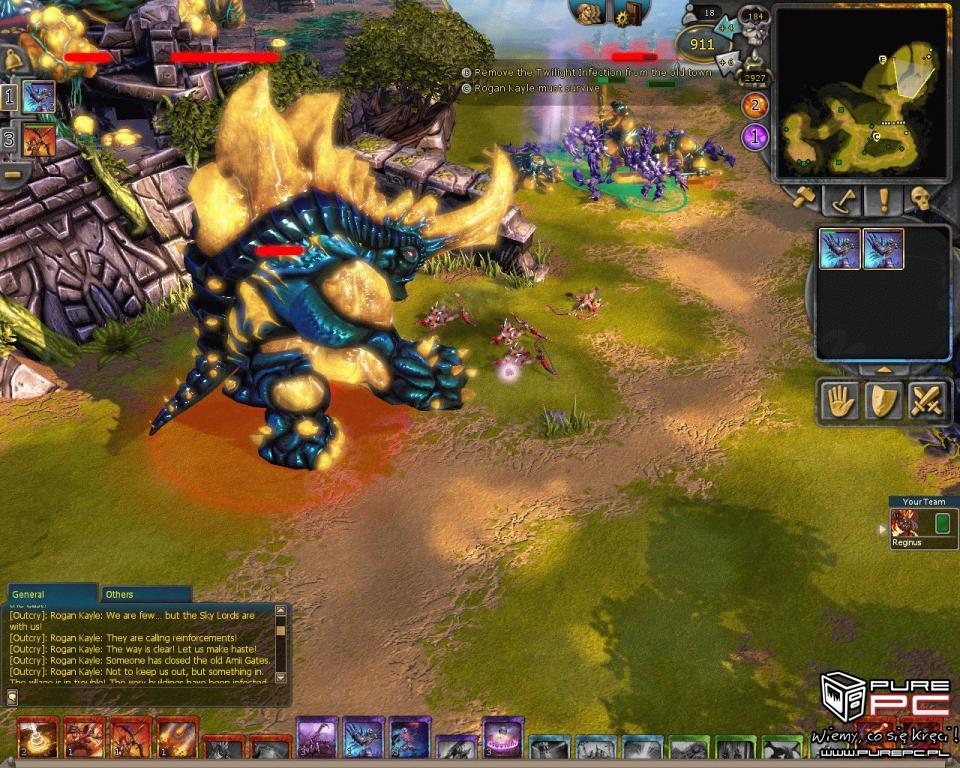Screen dimensions: 960x768
Task: Issue the open hand stop command
Action: 838,401
